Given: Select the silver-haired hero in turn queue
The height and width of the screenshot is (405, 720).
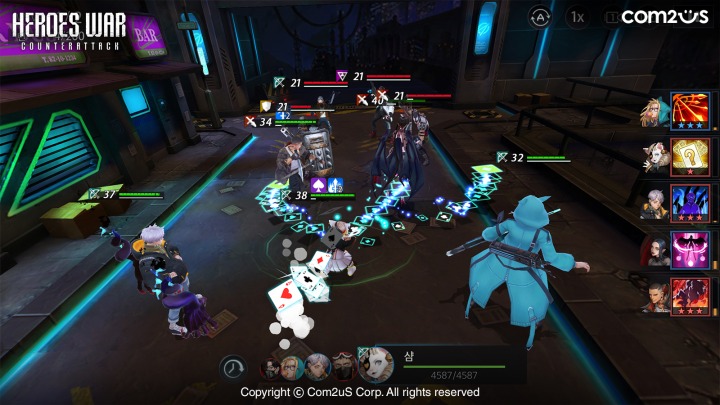Looking at the screenshot, I should click(x=318, y=367).
